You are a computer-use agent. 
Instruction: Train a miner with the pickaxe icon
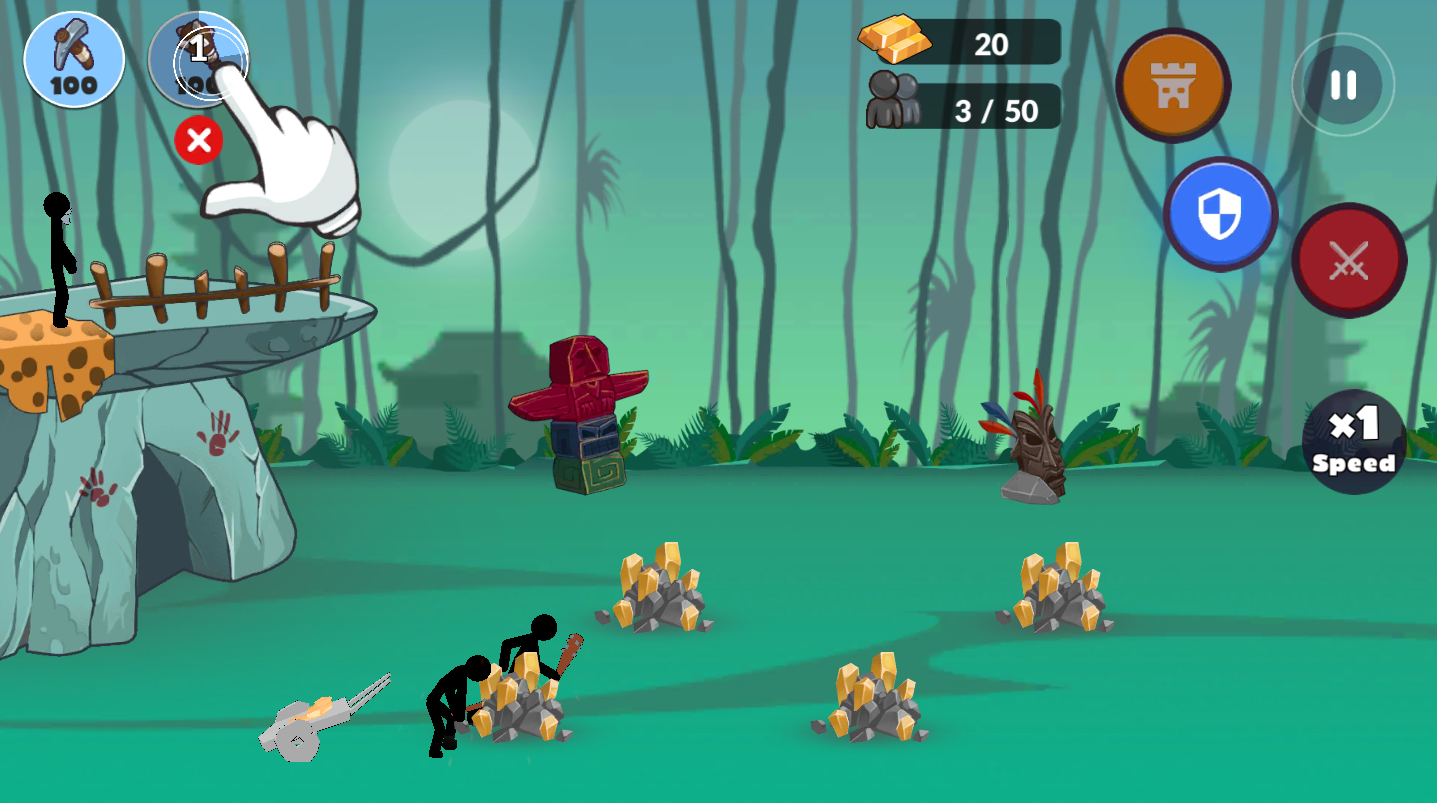(74, 59)
